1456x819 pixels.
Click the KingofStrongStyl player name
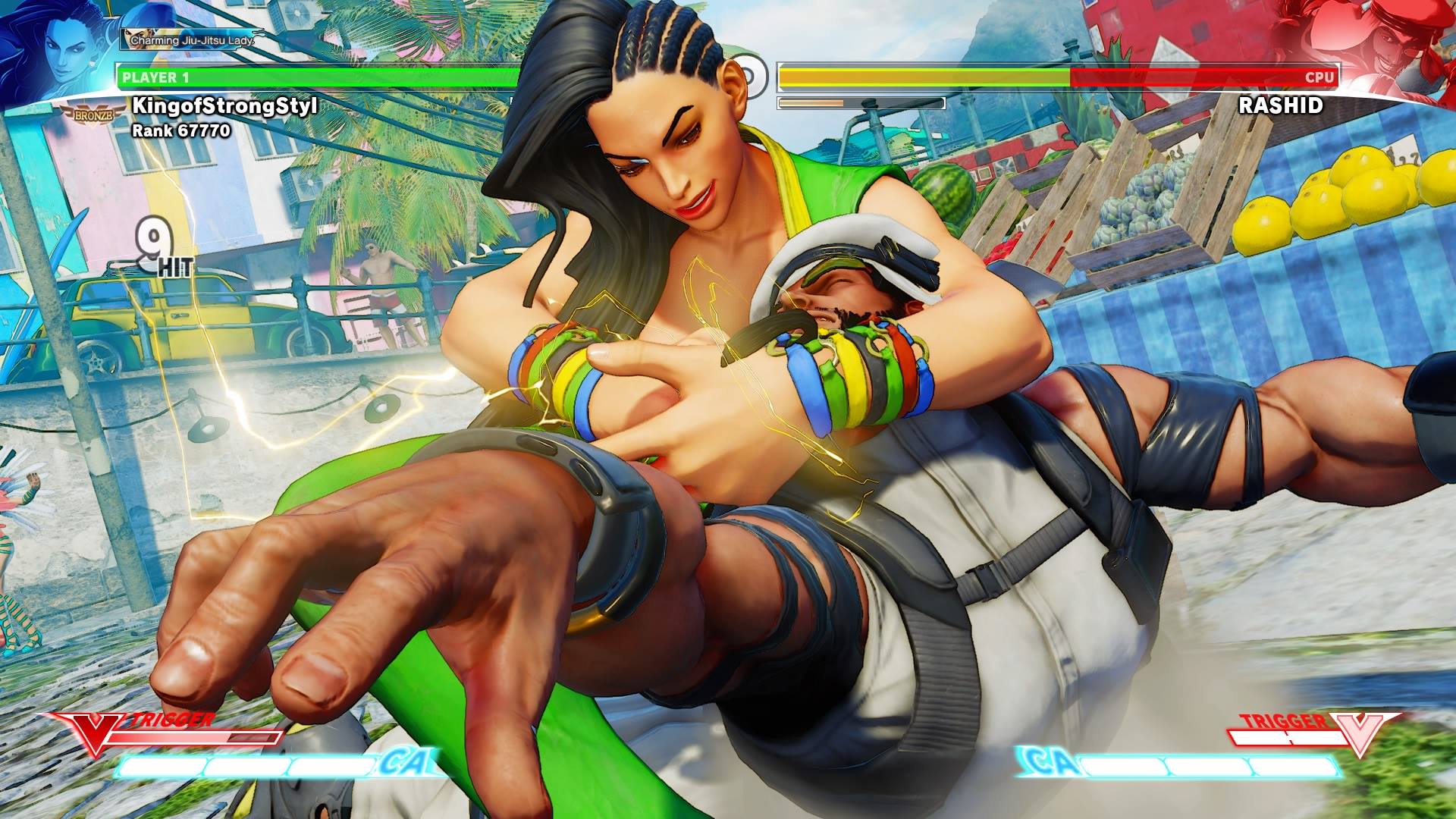pyautogui.click(x=224, y=105)
